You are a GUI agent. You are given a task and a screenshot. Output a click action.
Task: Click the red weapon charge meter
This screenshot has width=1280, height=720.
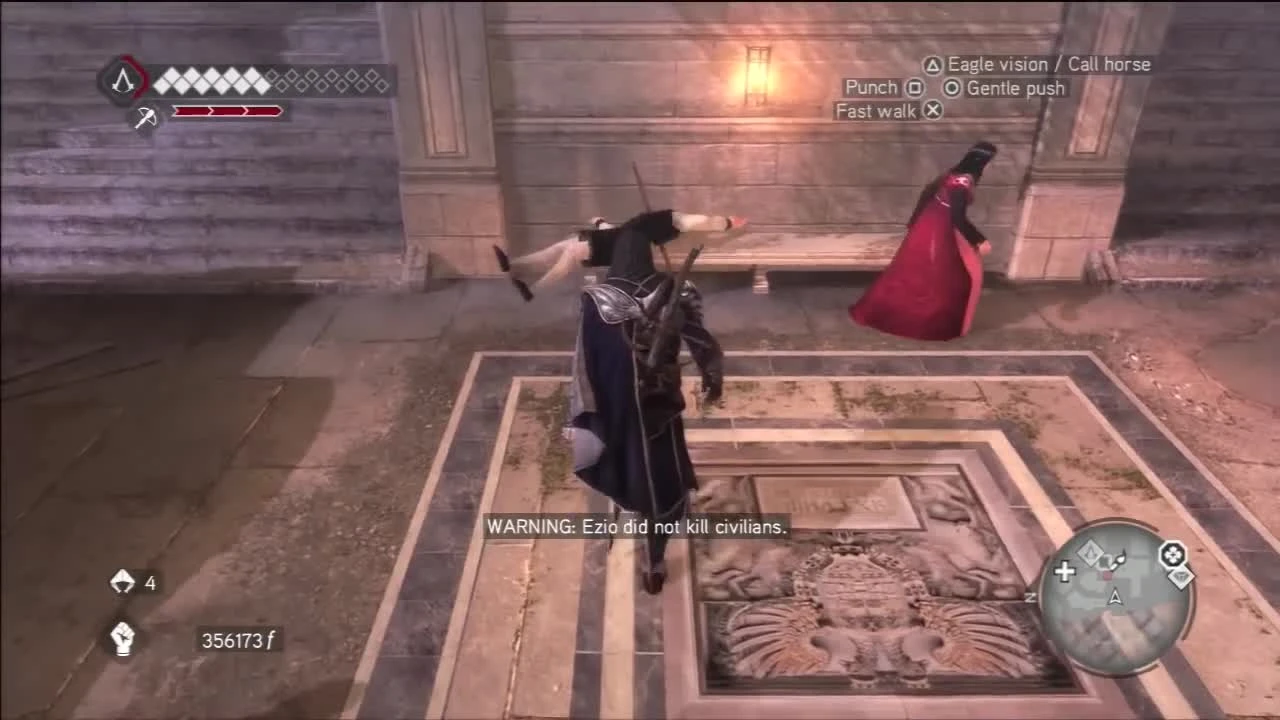(x=228, y=110)
